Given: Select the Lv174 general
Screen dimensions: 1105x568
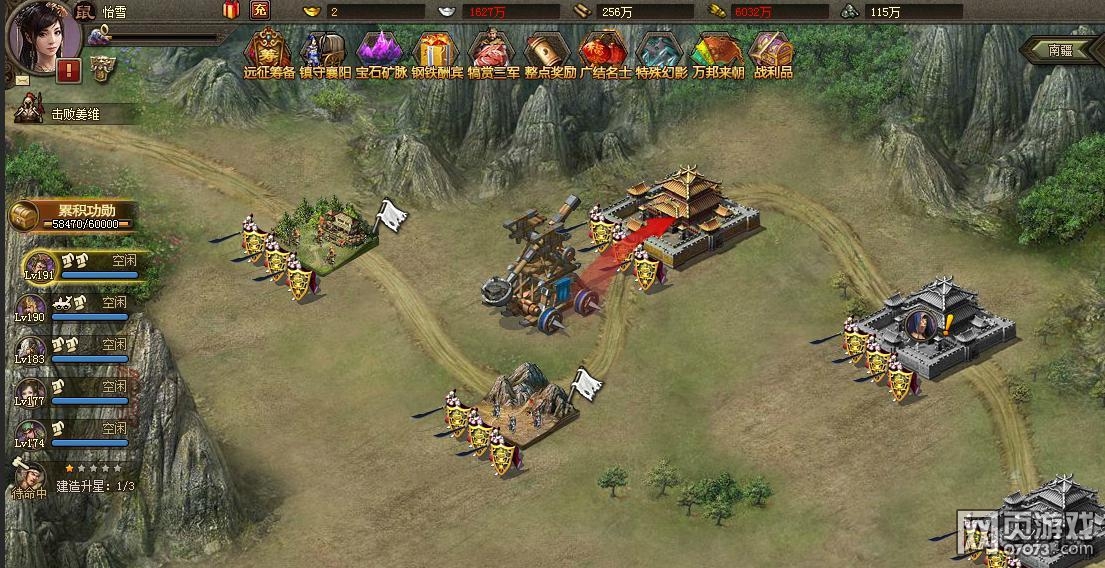Looking at the screenshot, I should point(30,433).
